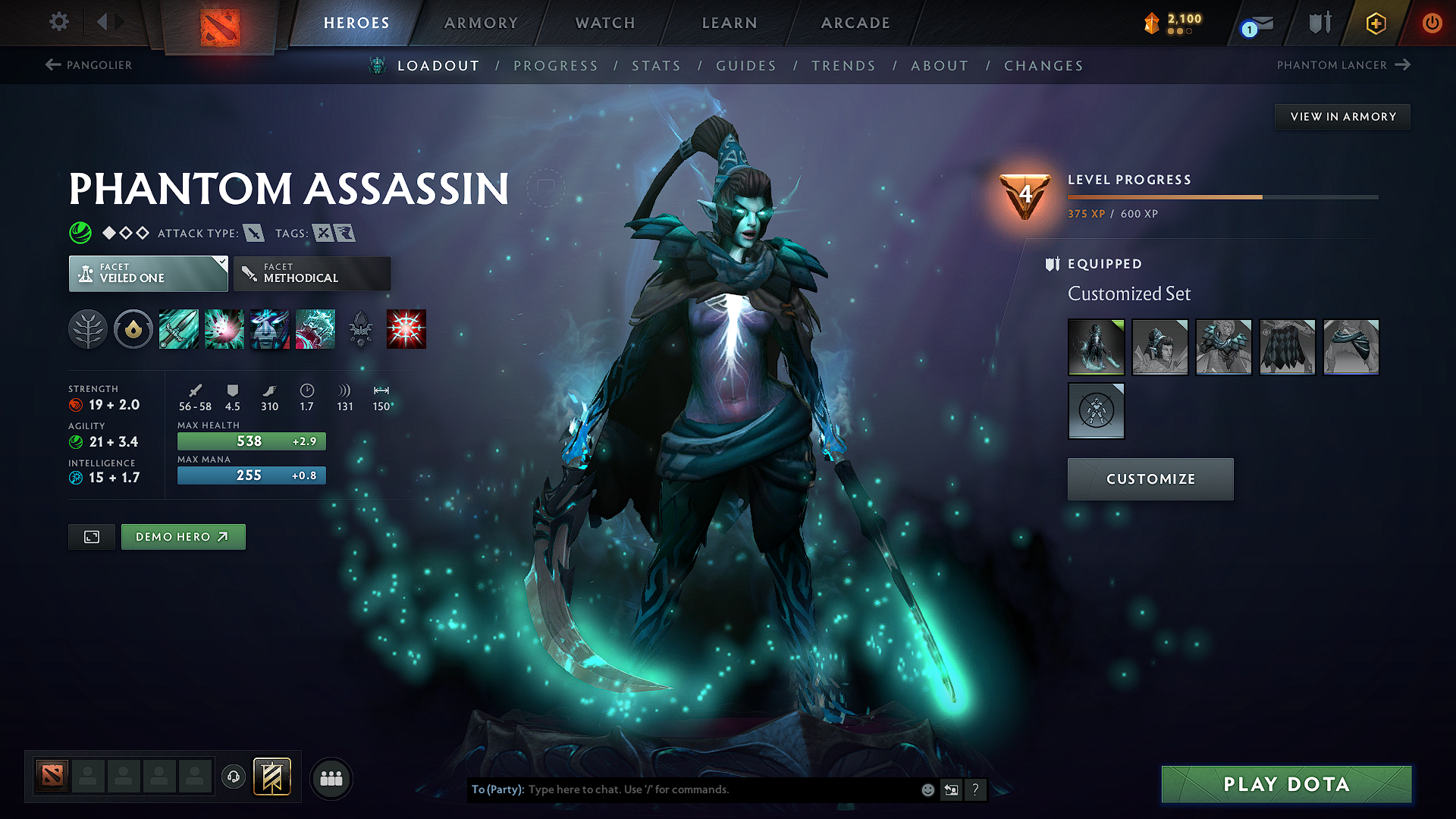Click the Dota Plus hexagon icon in top bar
Viewport: 1456px width, 819px height.
1375,23
